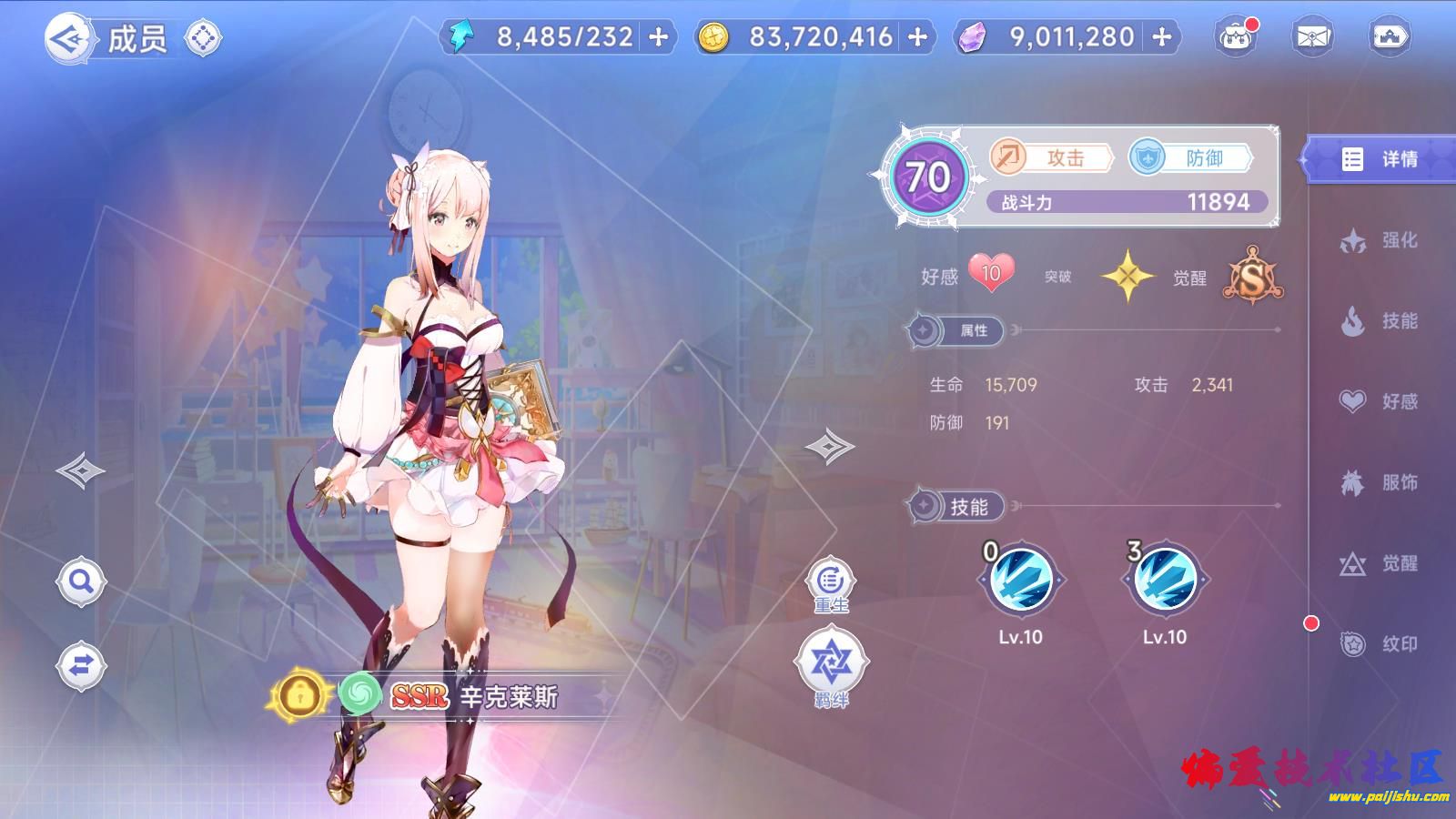Add more stamina with the lightning plus button
Screen dimensions: 1456x819
coord(659,37)
